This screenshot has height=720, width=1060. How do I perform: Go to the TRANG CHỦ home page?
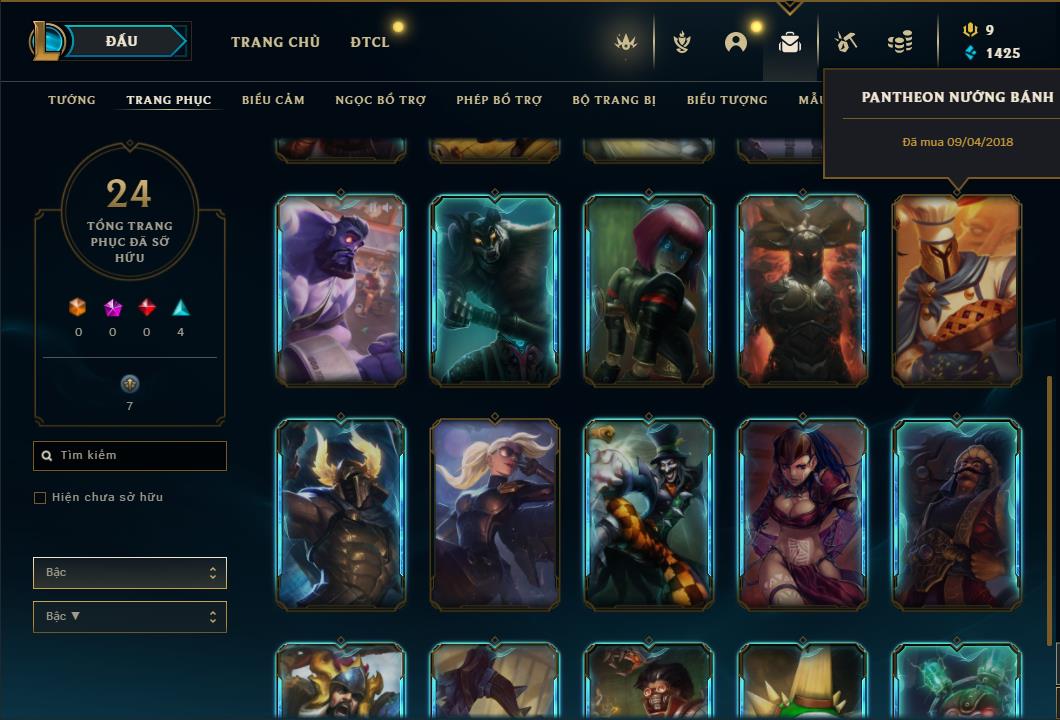pyautogui.click(x=275, y=42)
